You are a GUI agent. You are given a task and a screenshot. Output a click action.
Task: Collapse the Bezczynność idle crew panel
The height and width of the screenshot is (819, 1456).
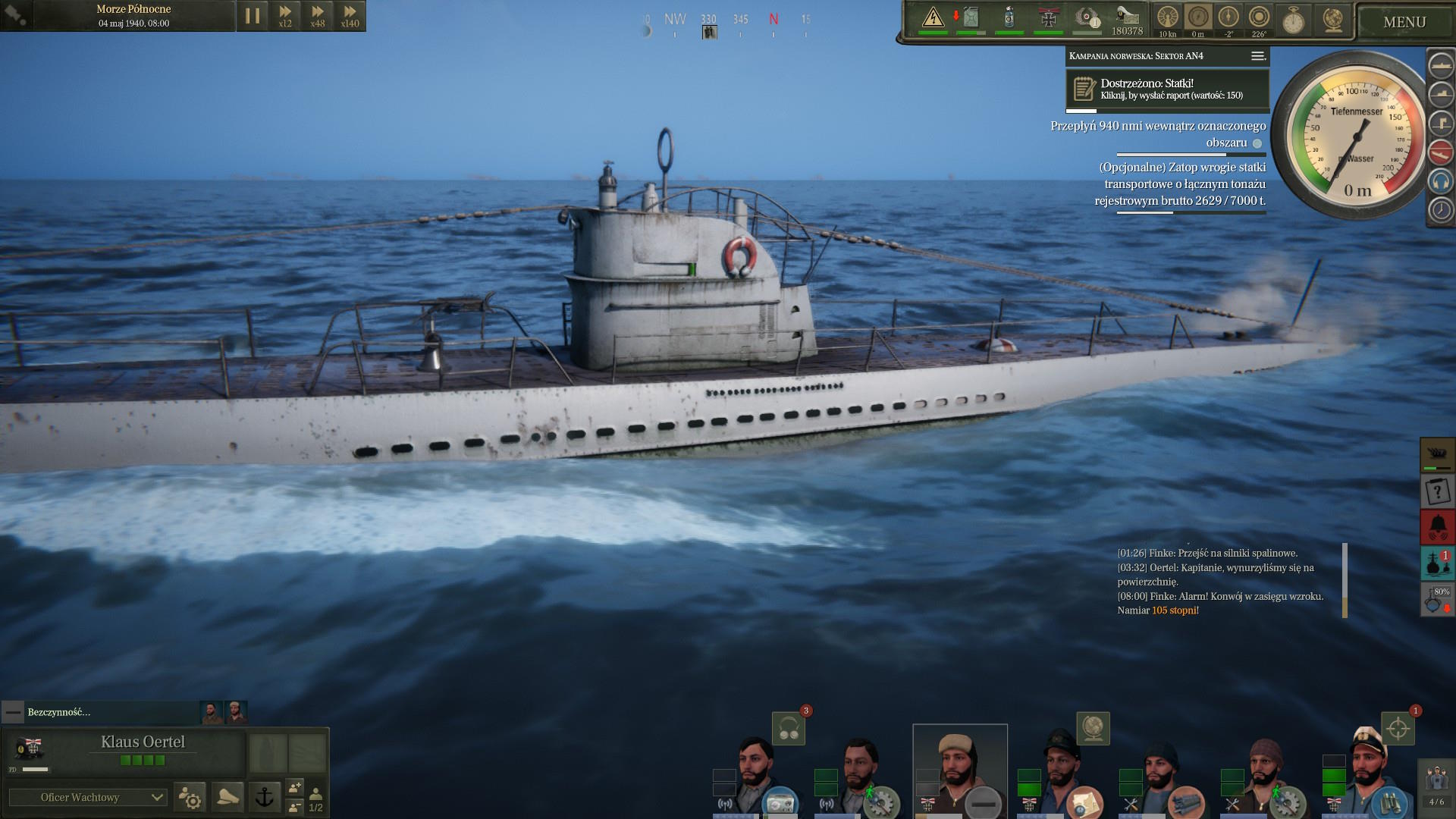[x=13, y=712]
